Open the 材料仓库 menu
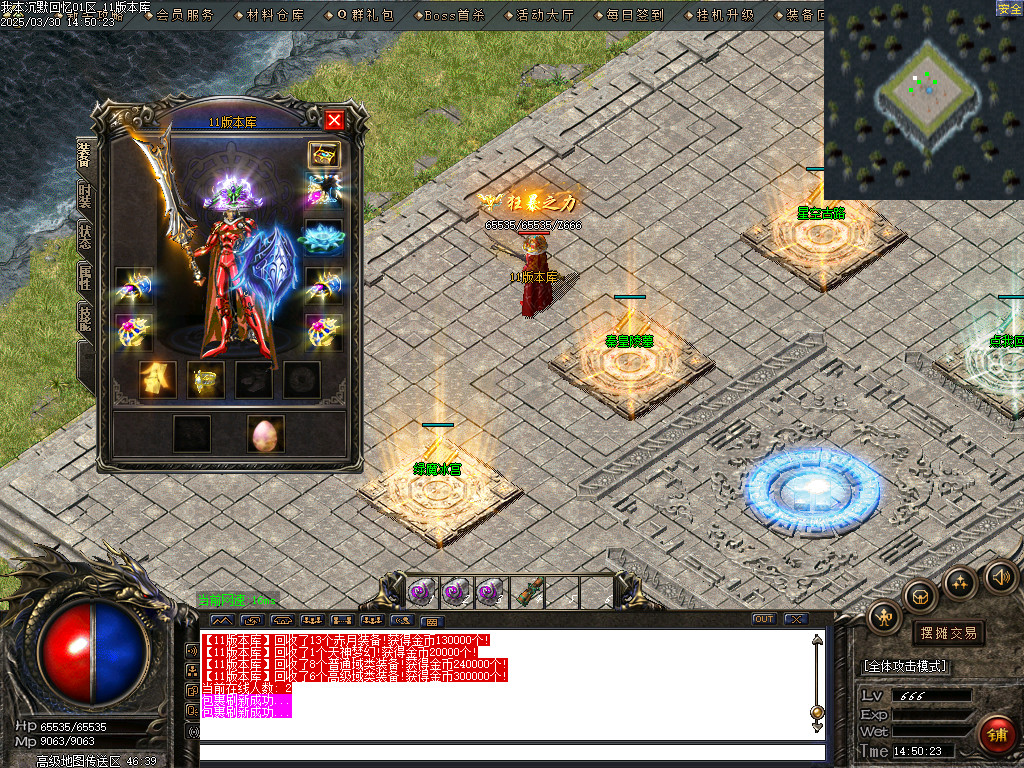This screenshot has width=1024, height=768. (275, 15)
